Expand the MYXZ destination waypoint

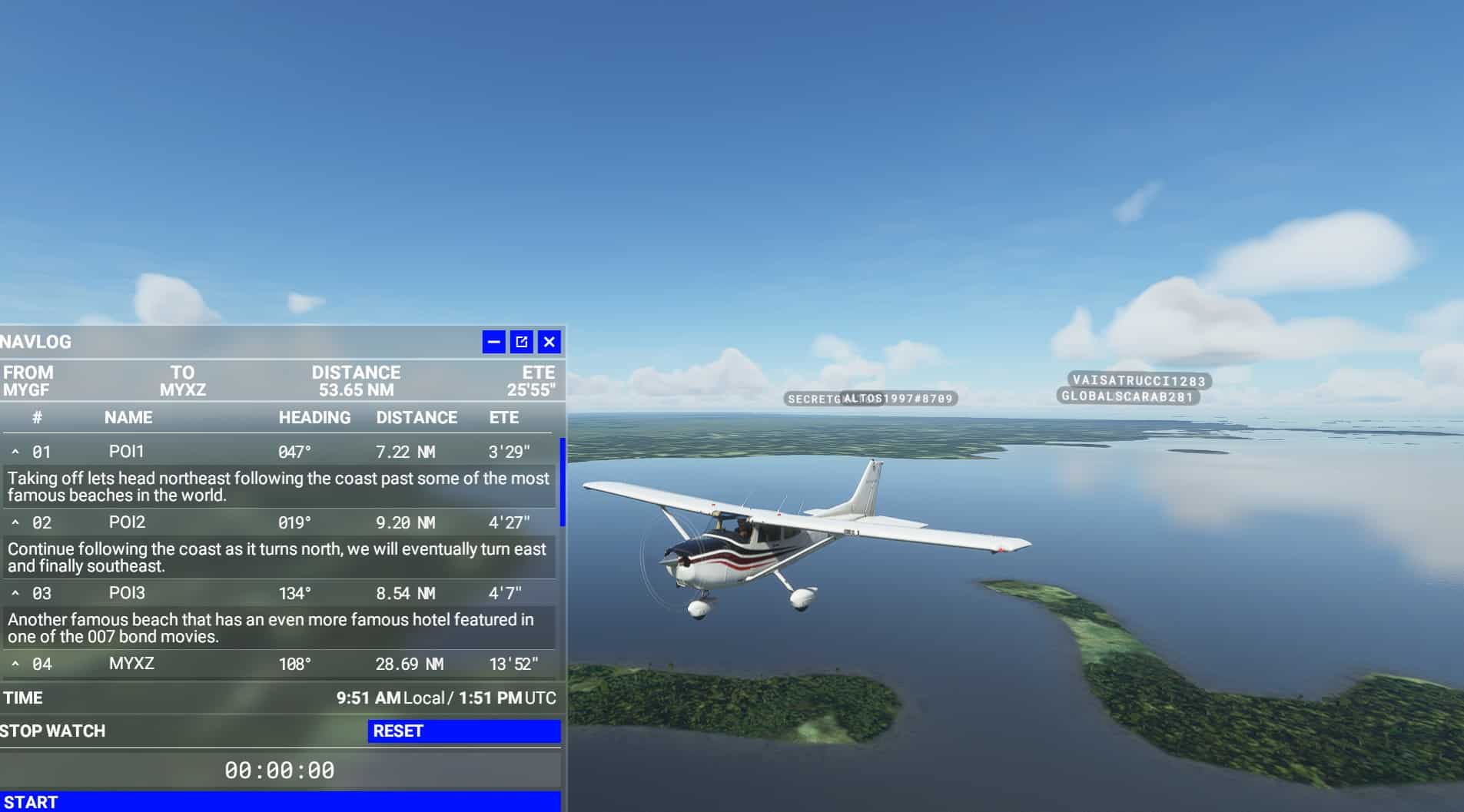(x=15, y=665)
